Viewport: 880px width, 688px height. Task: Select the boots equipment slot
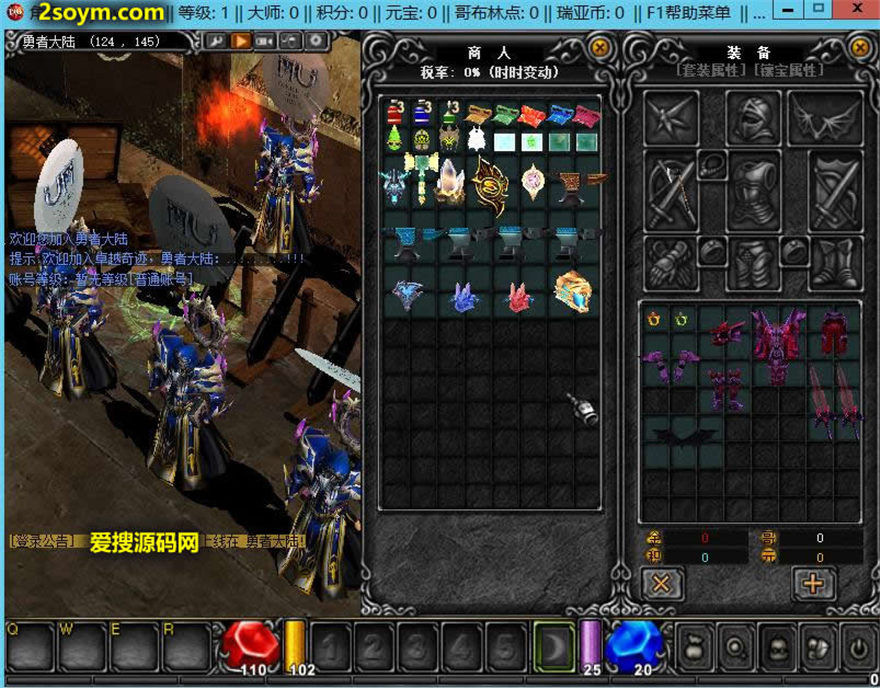click(x=835, y=262)
